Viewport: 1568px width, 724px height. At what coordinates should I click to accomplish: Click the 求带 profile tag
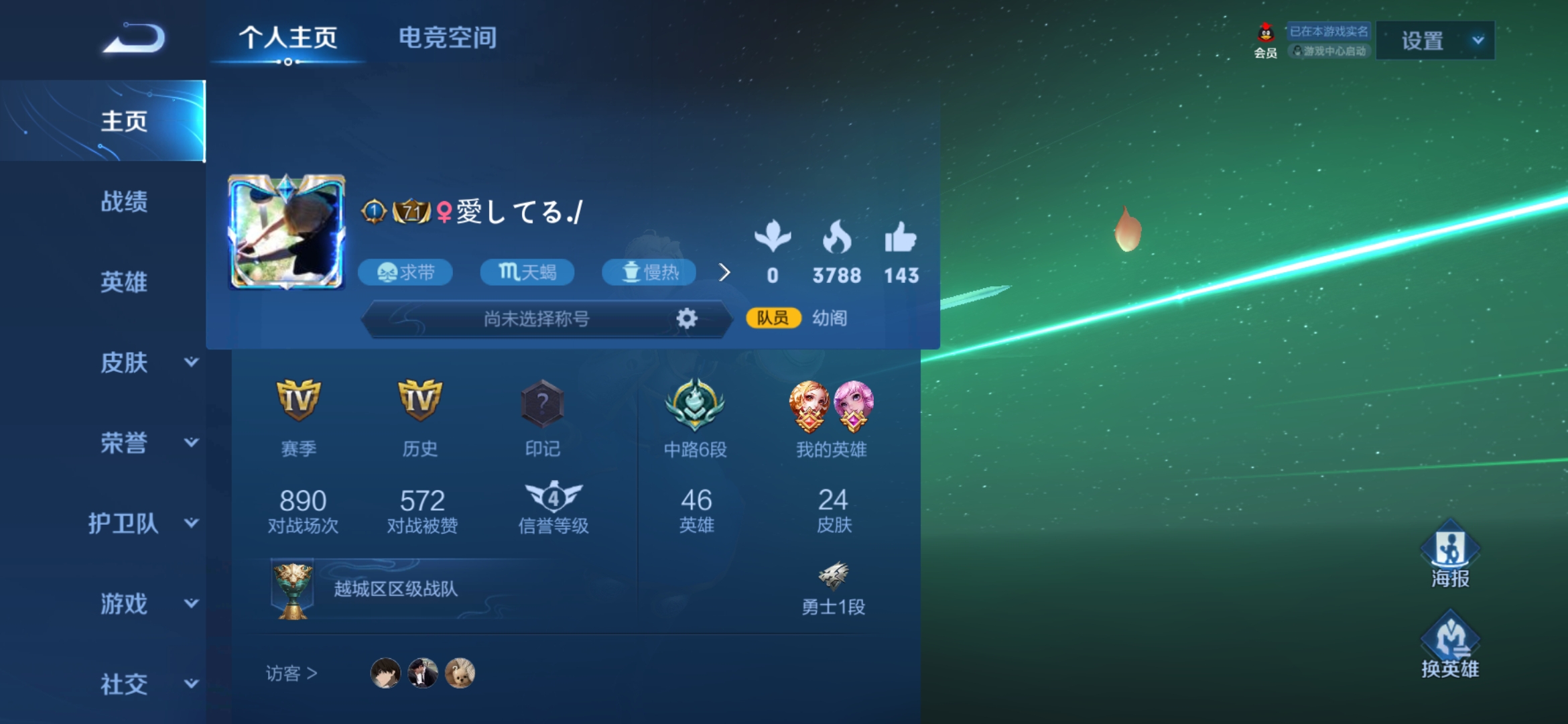pos(405,272)
